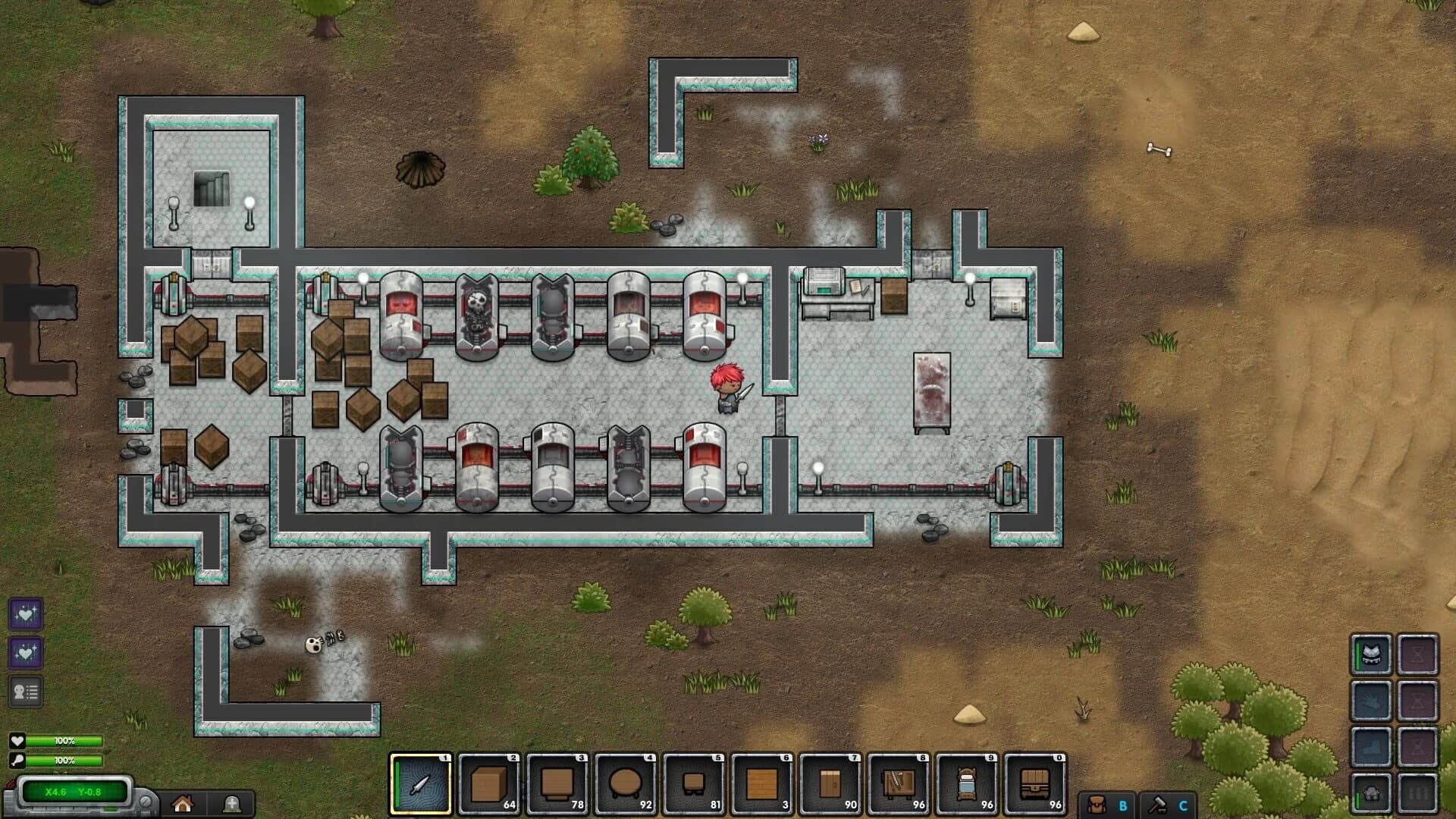Select the round table in hotbar slot 4
This screenshot has height=819, width=1456.
tap(626, 780)
